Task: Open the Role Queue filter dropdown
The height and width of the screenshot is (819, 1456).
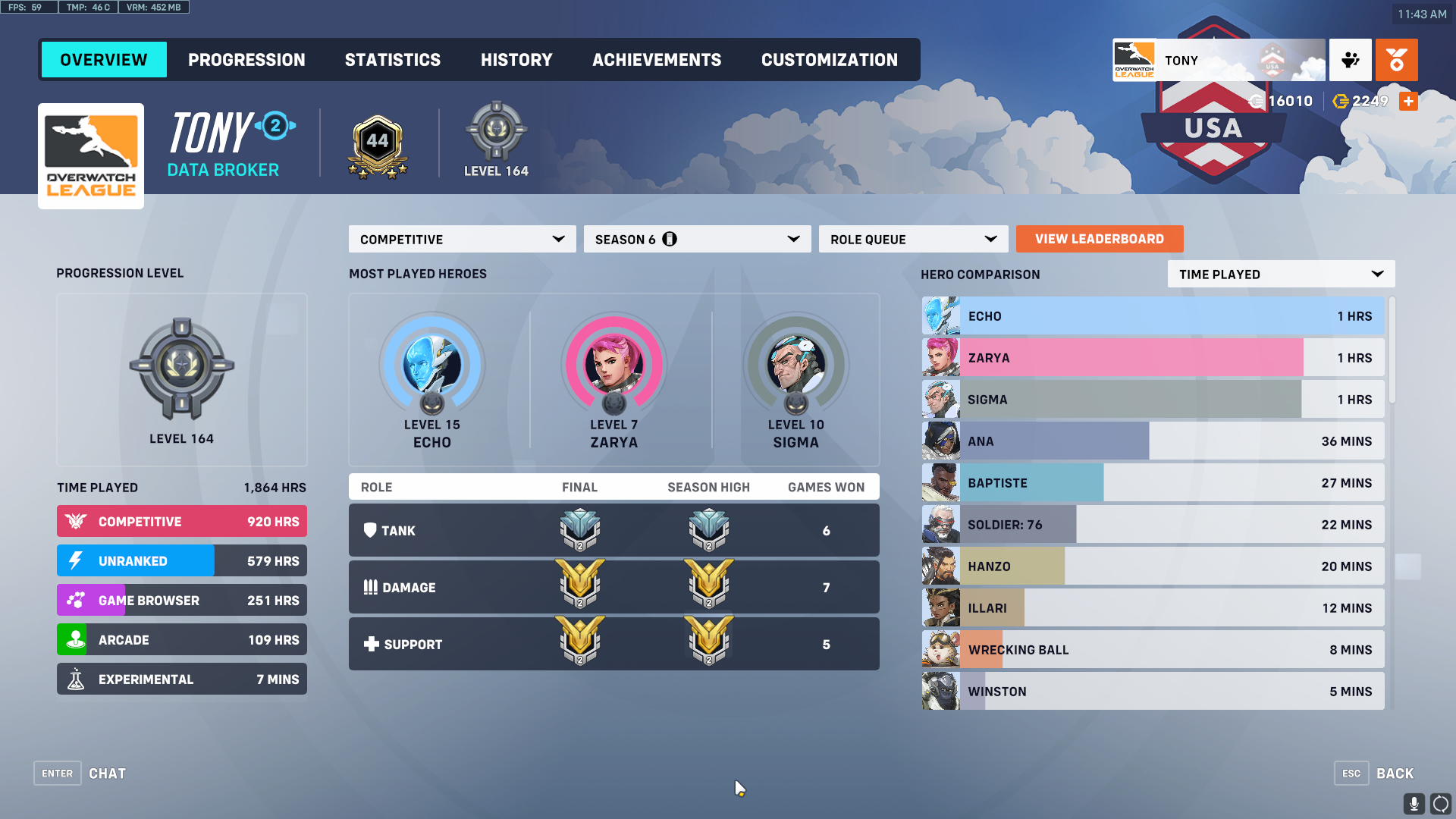Action: 912,239
